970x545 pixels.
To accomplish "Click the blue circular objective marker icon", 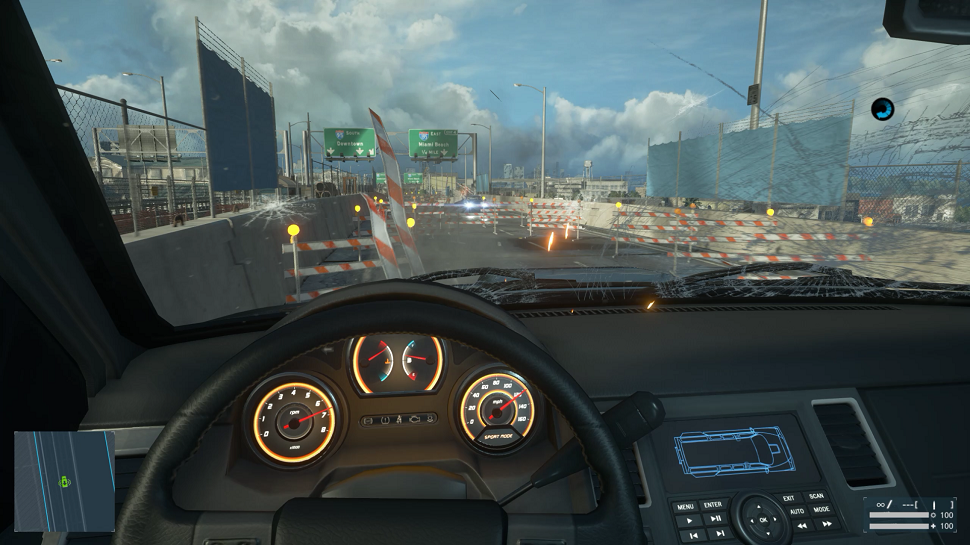I will click(x=882, y=109).
